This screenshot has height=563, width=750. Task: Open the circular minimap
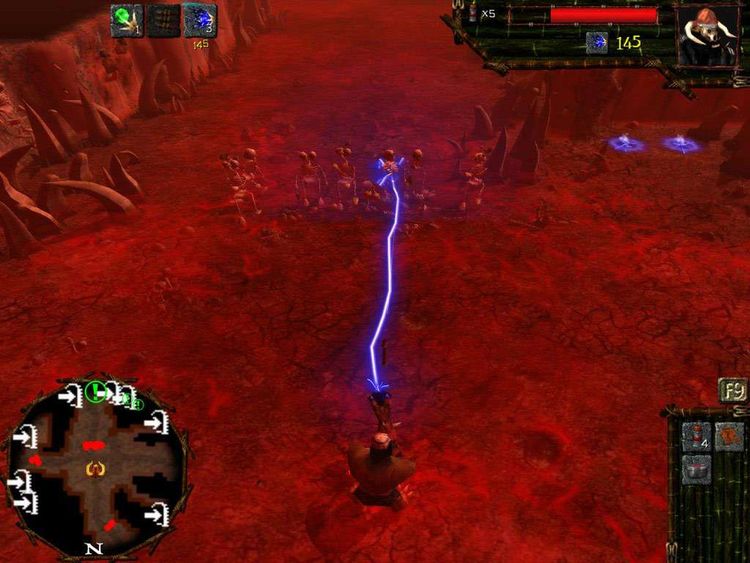click(x=96, y=467)
